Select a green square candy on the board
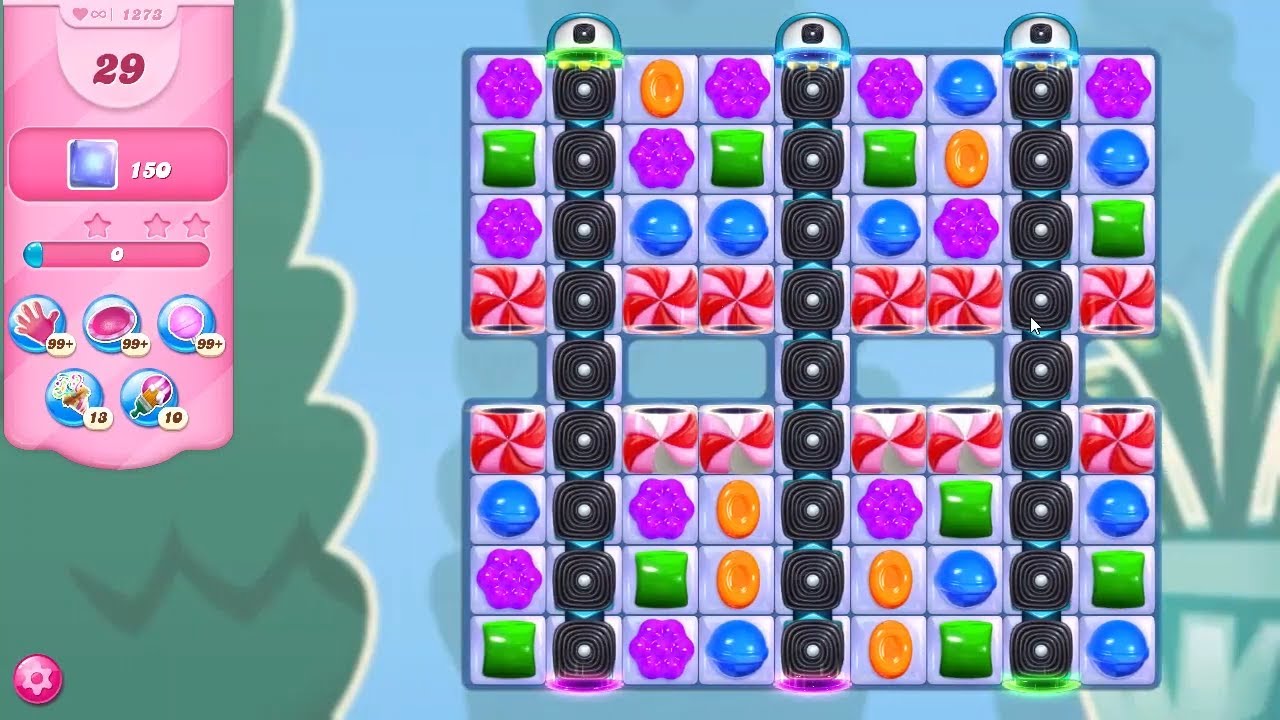Viewport: 1280px width, 720px height. pos(507,158)
